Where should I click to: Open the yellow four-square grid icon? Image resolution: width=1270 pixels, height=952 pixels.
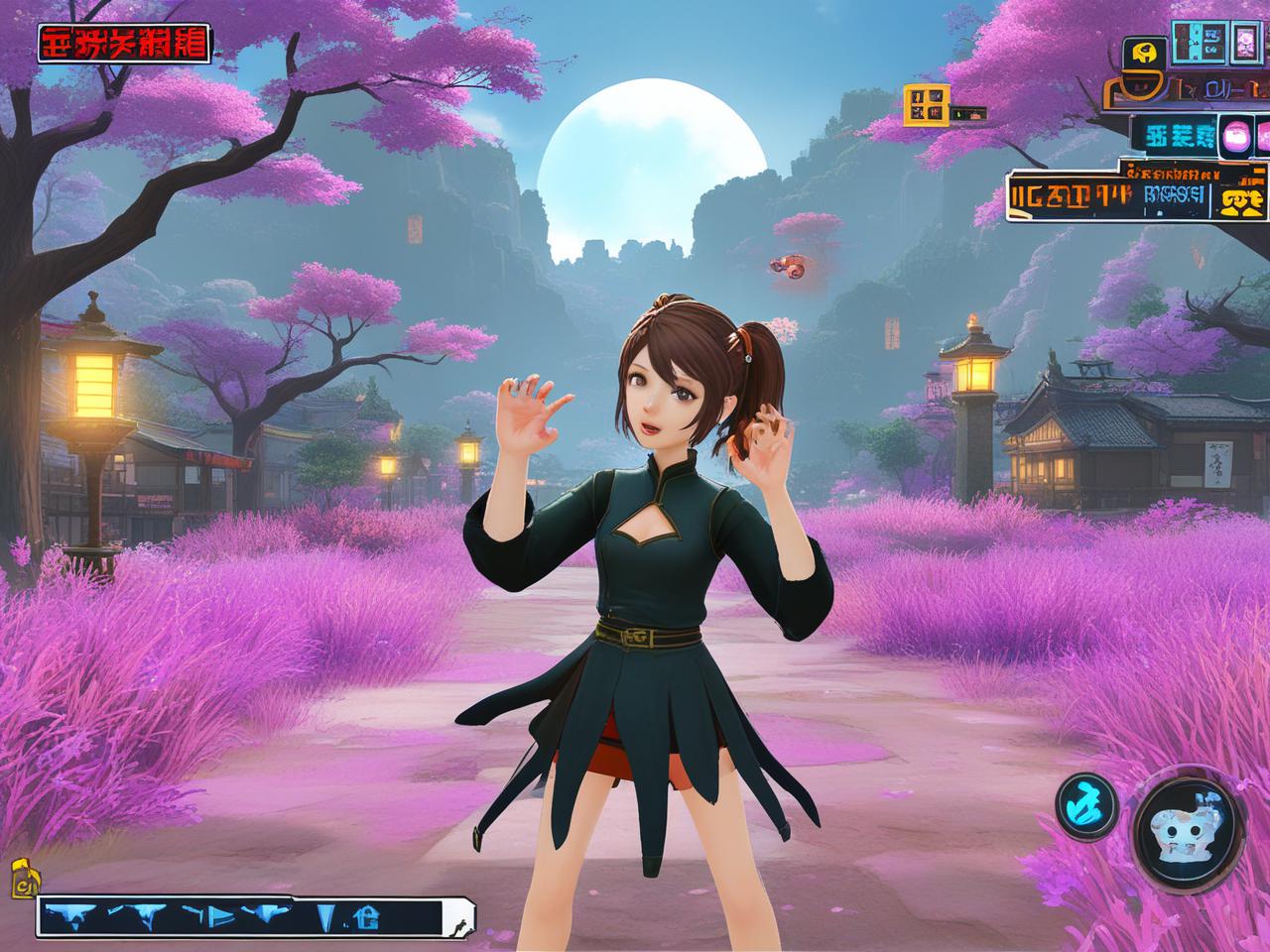927,104
